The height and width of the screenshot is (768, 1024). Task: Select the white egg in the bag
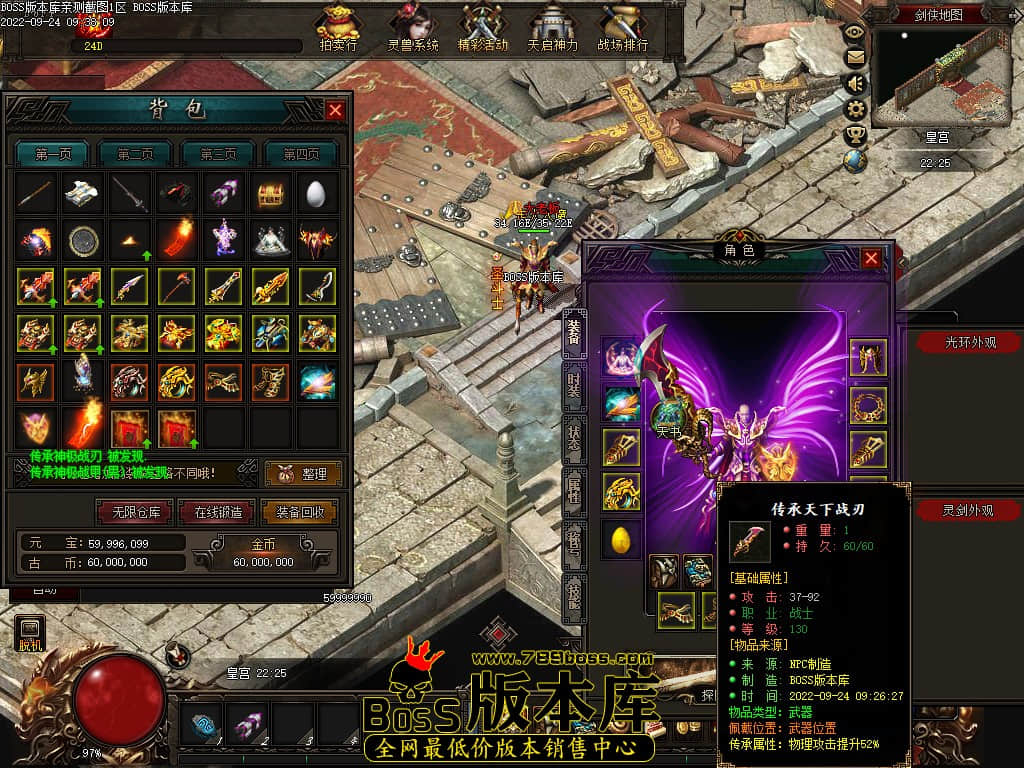[x=318, y=194]
